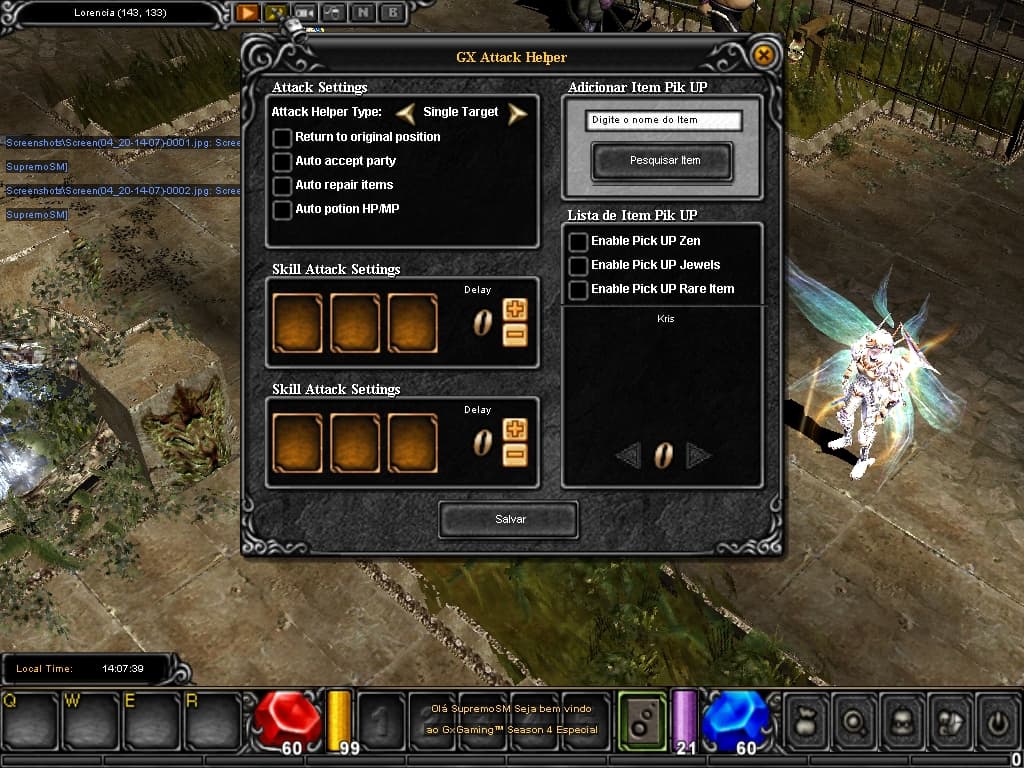Go to next pick up list page

point(698,456)
